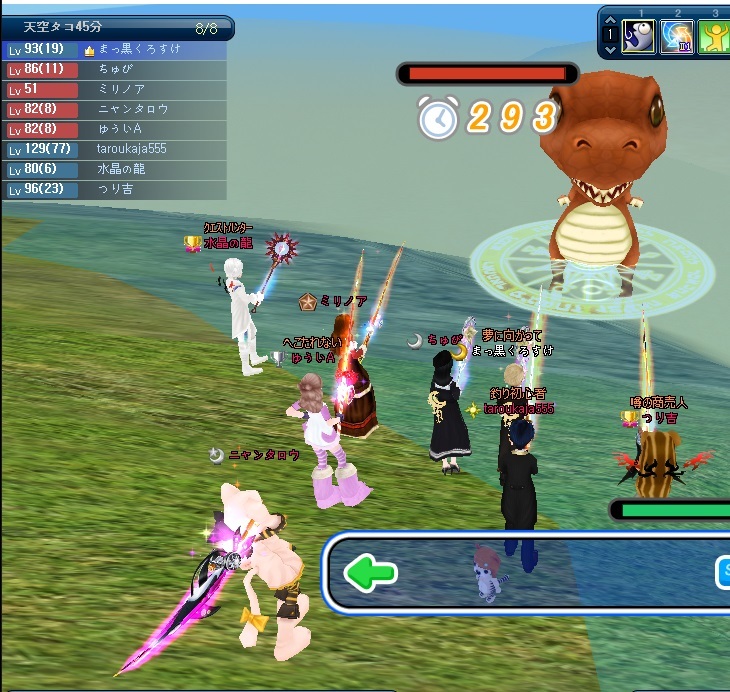730x692 pixels.
Task: Switch hotbar page up with the arrow
Action: click(609, 20)
